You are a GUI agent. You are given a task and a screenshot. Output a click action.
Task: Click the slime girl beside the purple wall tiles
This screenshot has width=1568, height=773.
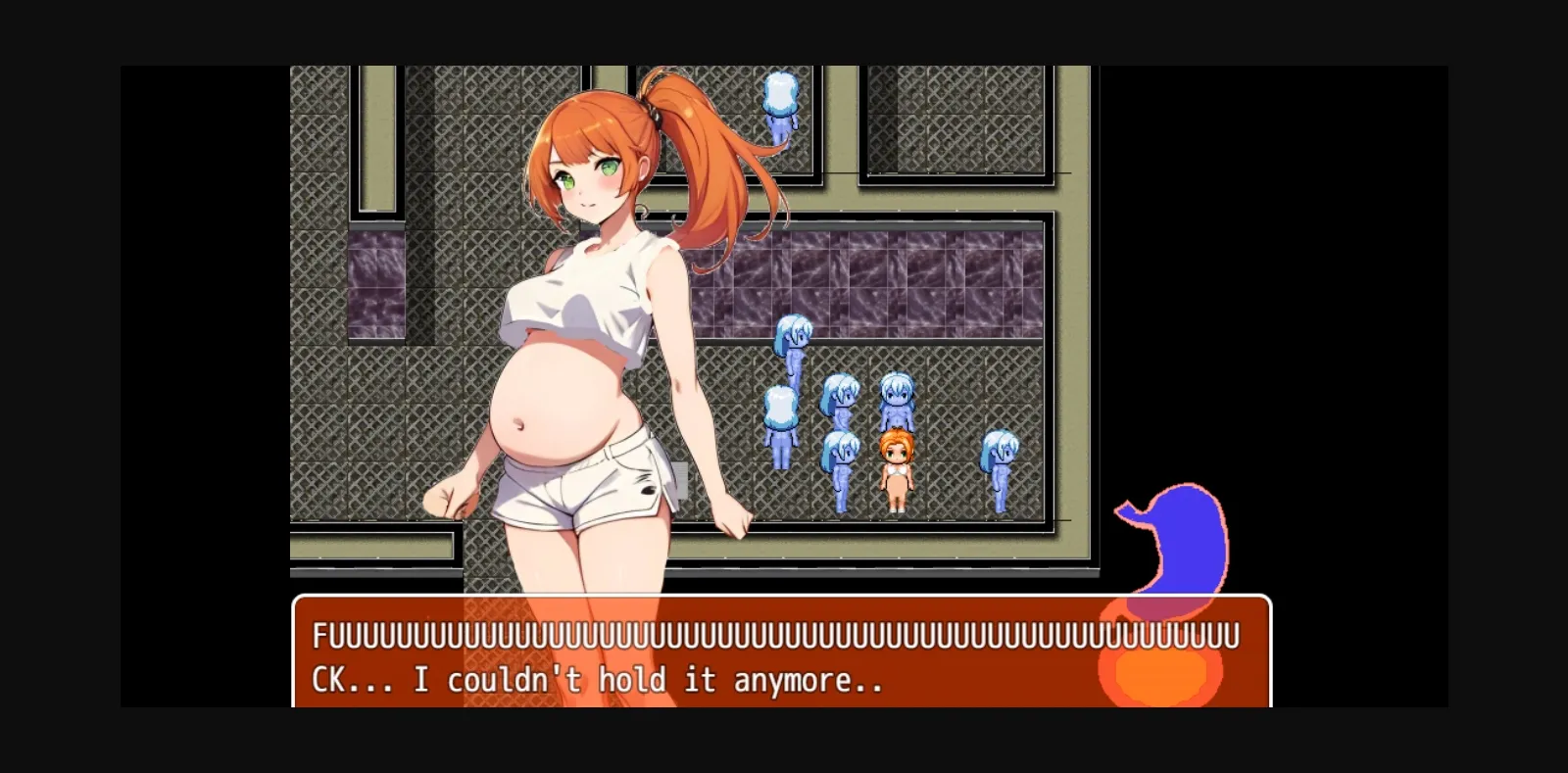click(792, 341)
